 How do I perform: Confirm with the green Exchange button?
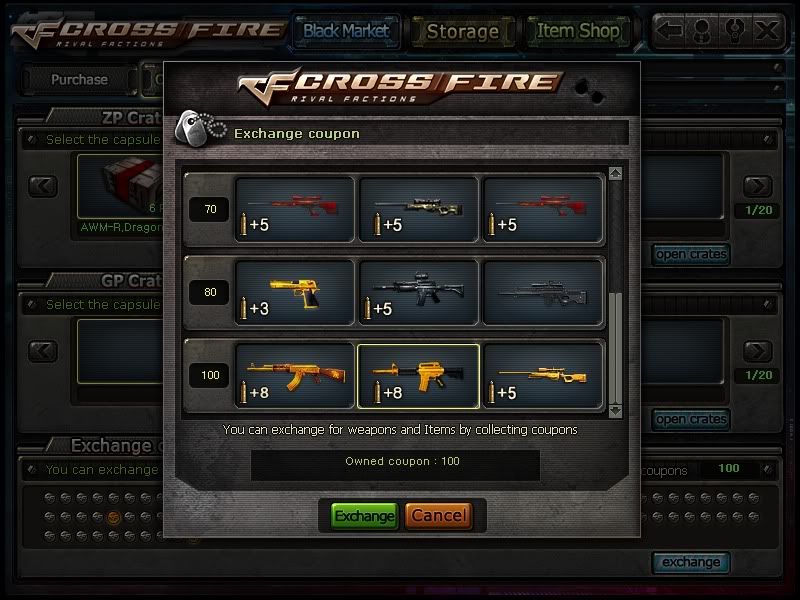coord(364,516)
